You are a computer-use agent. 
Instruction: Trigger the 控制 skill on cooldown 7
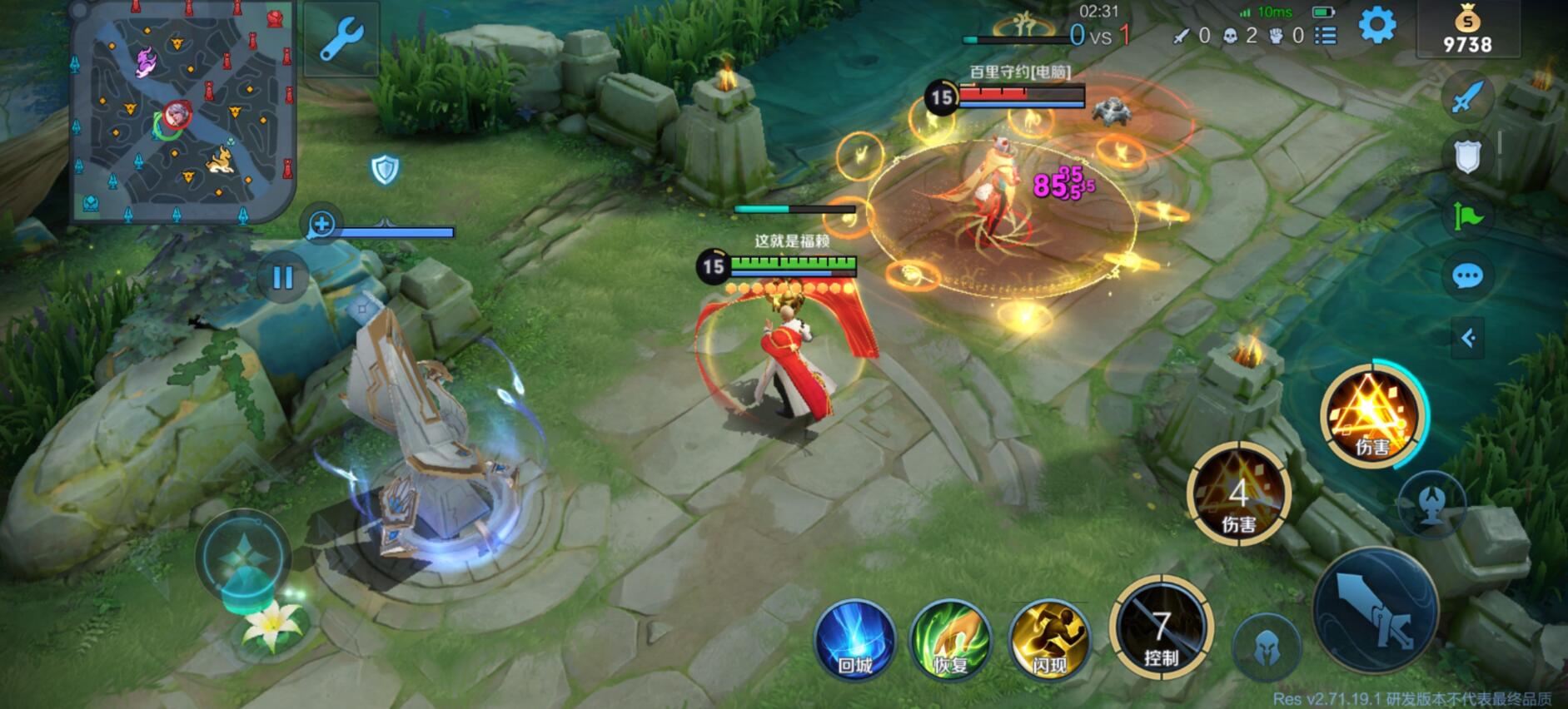(1161, 628)
